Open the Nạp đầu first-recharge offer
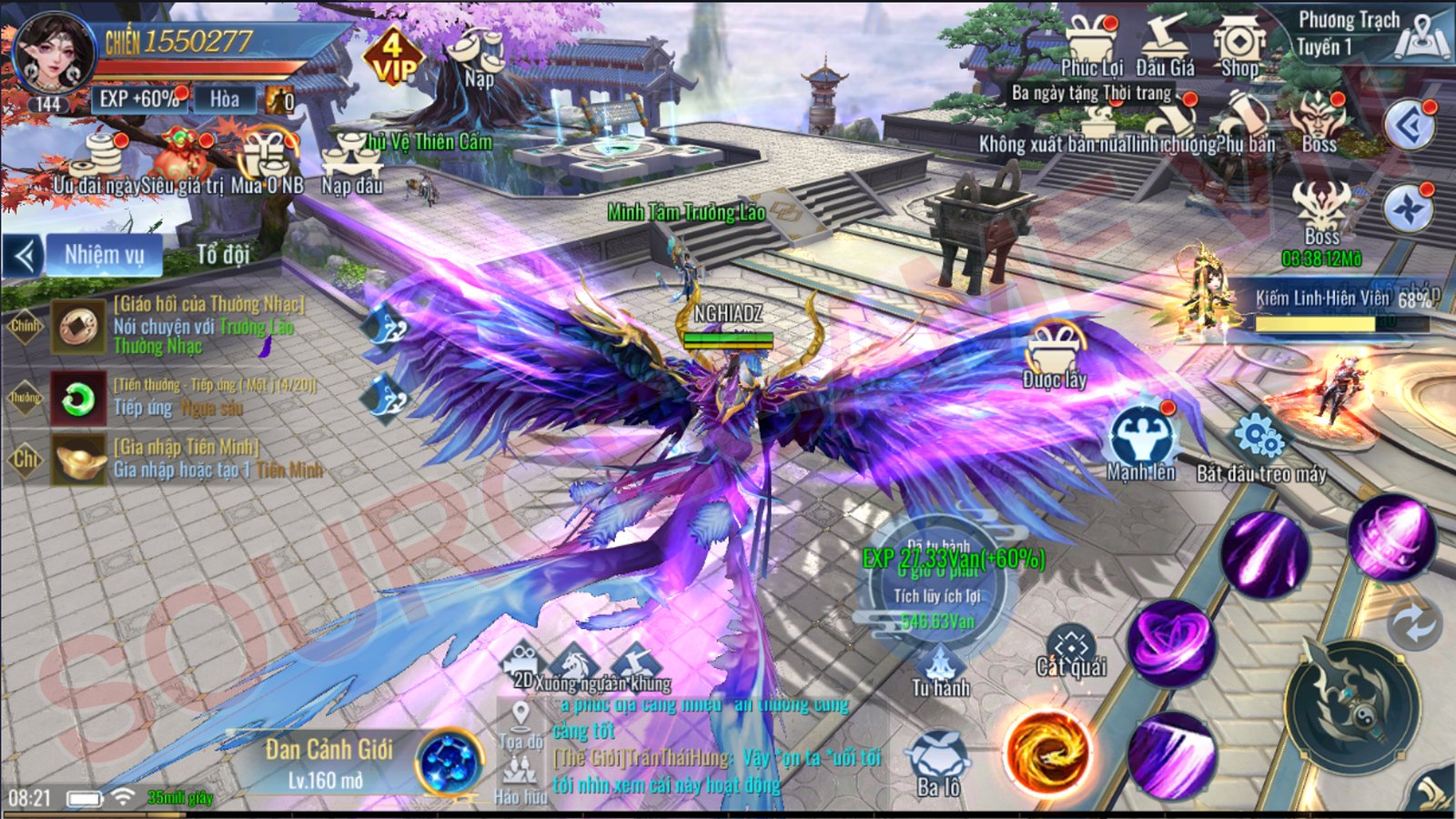Image resolution: width=1456 pixels, height=819 pixels. [351, 164]
